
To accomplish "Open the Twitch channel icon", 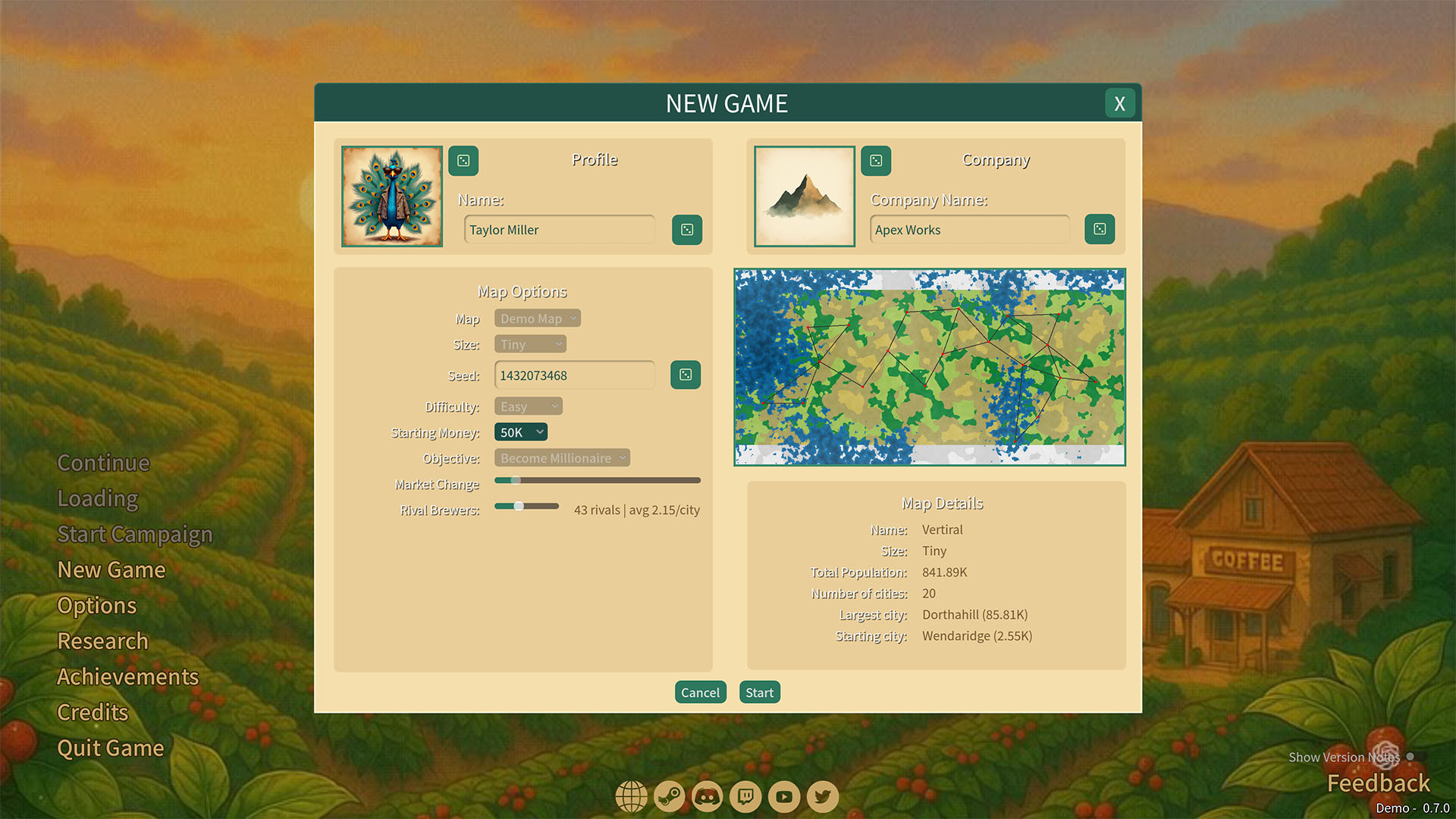I will pos(745,797).
